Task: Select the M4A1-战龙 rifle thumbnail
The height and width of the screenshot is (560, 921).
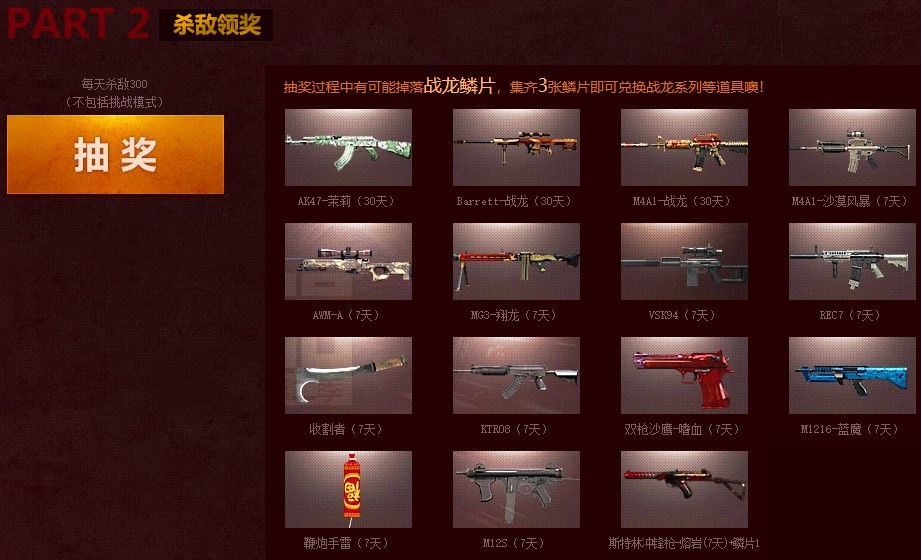Action: 684,147
